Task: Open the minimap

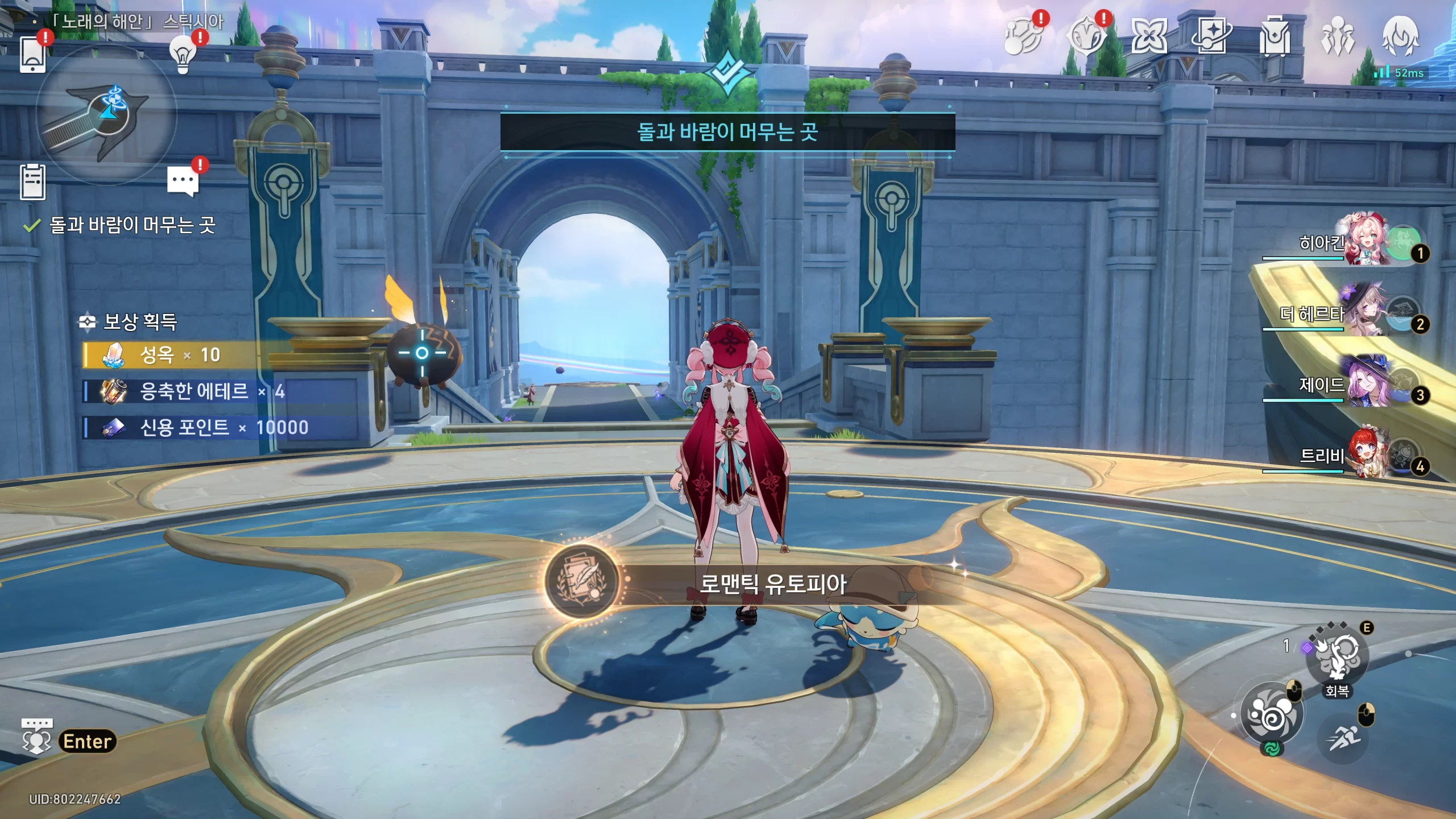Action: 106,115
